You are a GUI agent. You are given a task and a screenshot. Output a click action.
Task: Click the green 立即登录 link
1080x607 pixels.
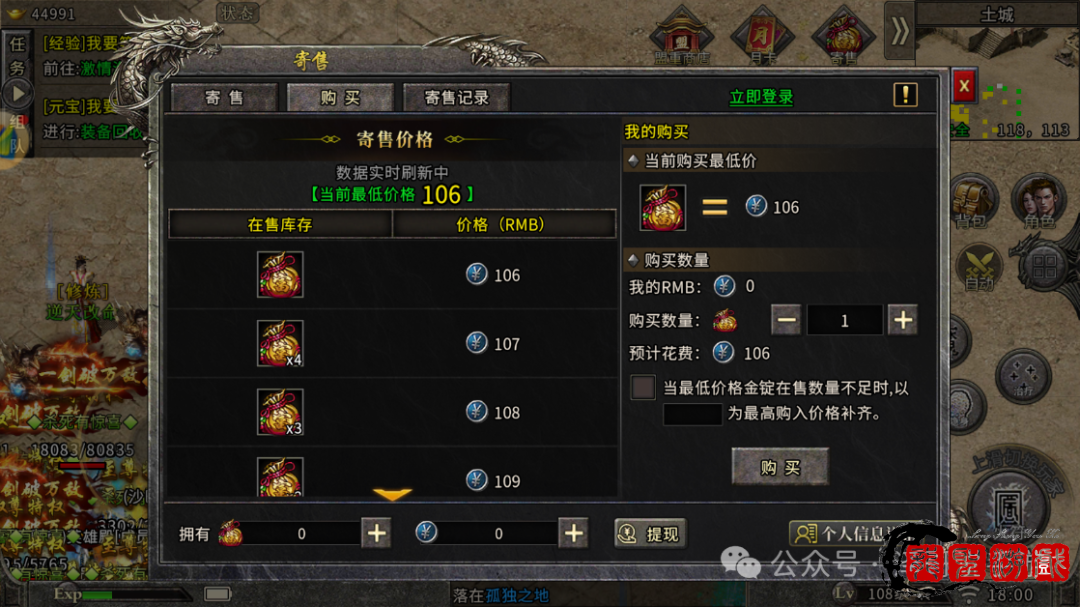point(761,97)
